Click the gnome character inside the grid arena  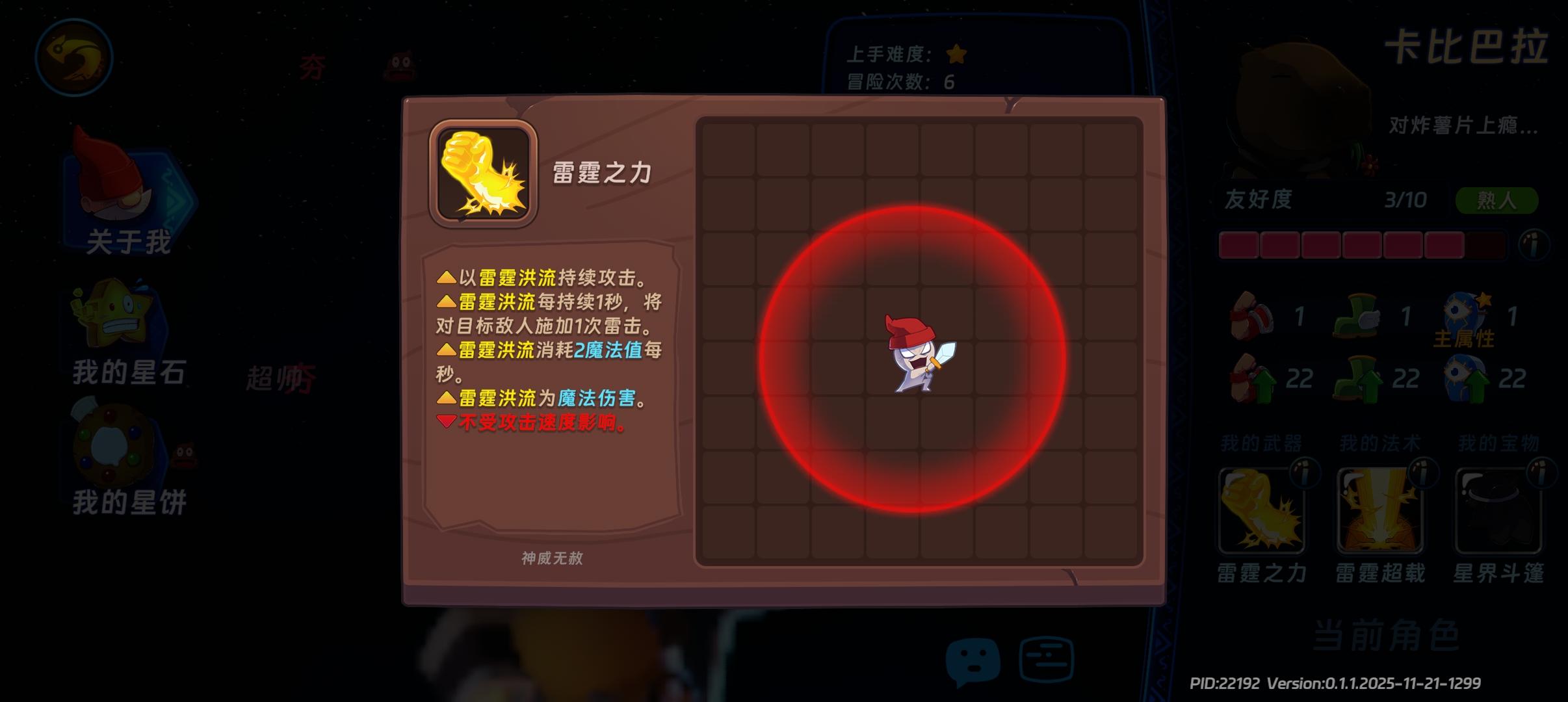coord(920,354)
